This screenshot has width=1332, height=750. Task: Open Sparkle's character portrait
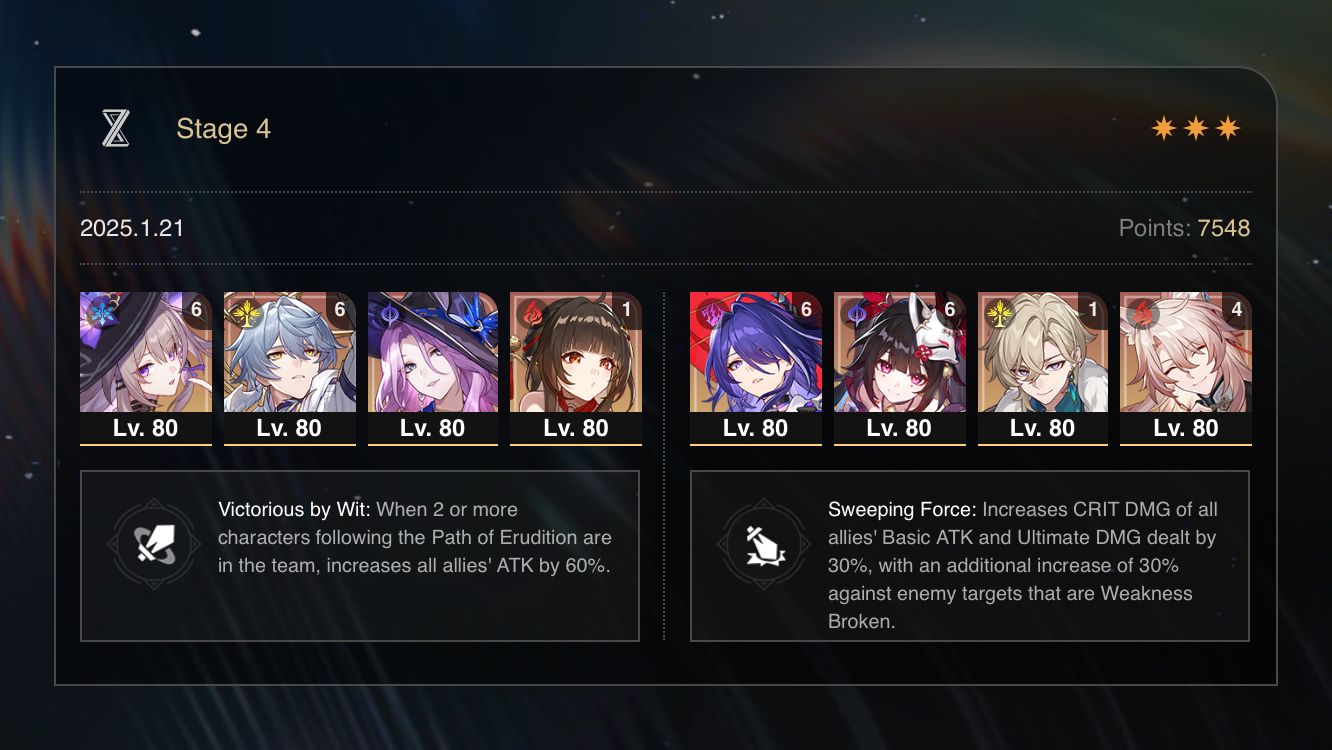click(899, 360)
